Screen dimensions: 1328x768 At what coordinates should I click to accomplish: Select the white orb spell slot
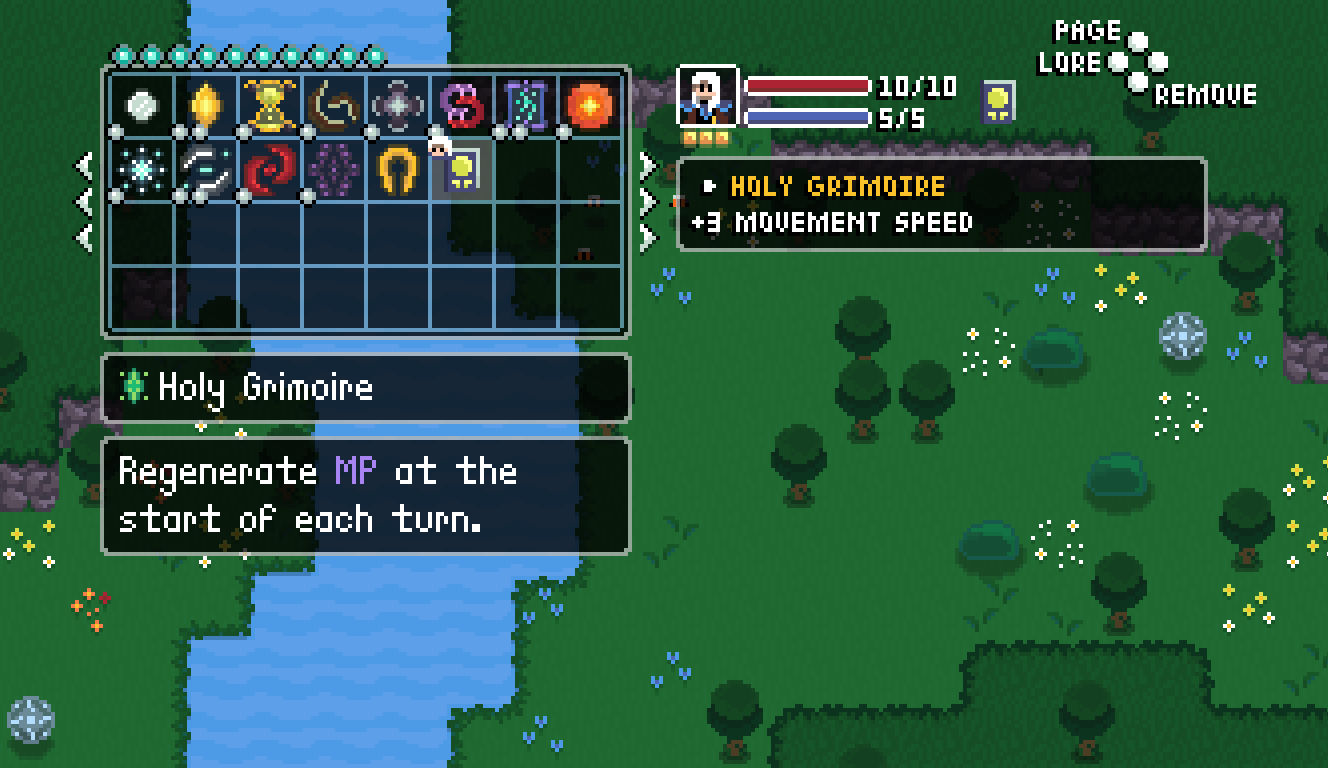coord(141,104)
